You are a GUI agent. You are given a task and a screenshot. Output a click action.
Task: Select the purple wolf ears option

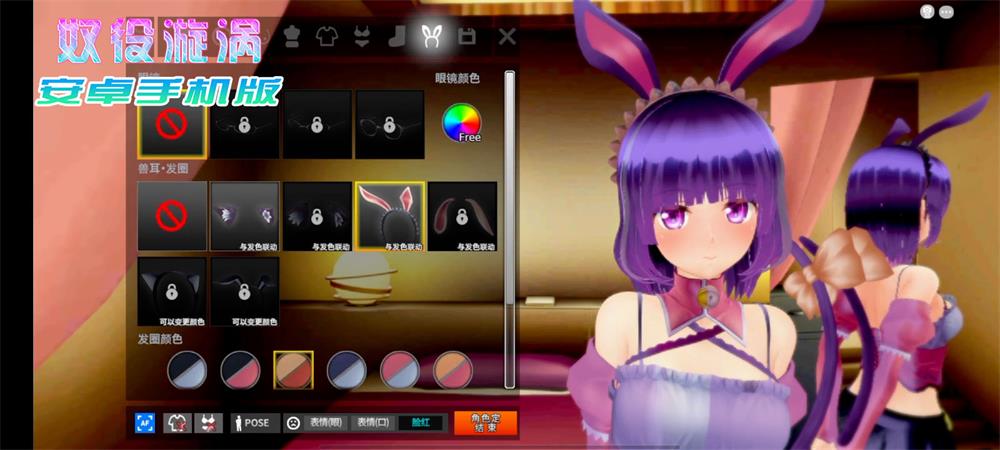pyautogui.click(x=245, y=215)
